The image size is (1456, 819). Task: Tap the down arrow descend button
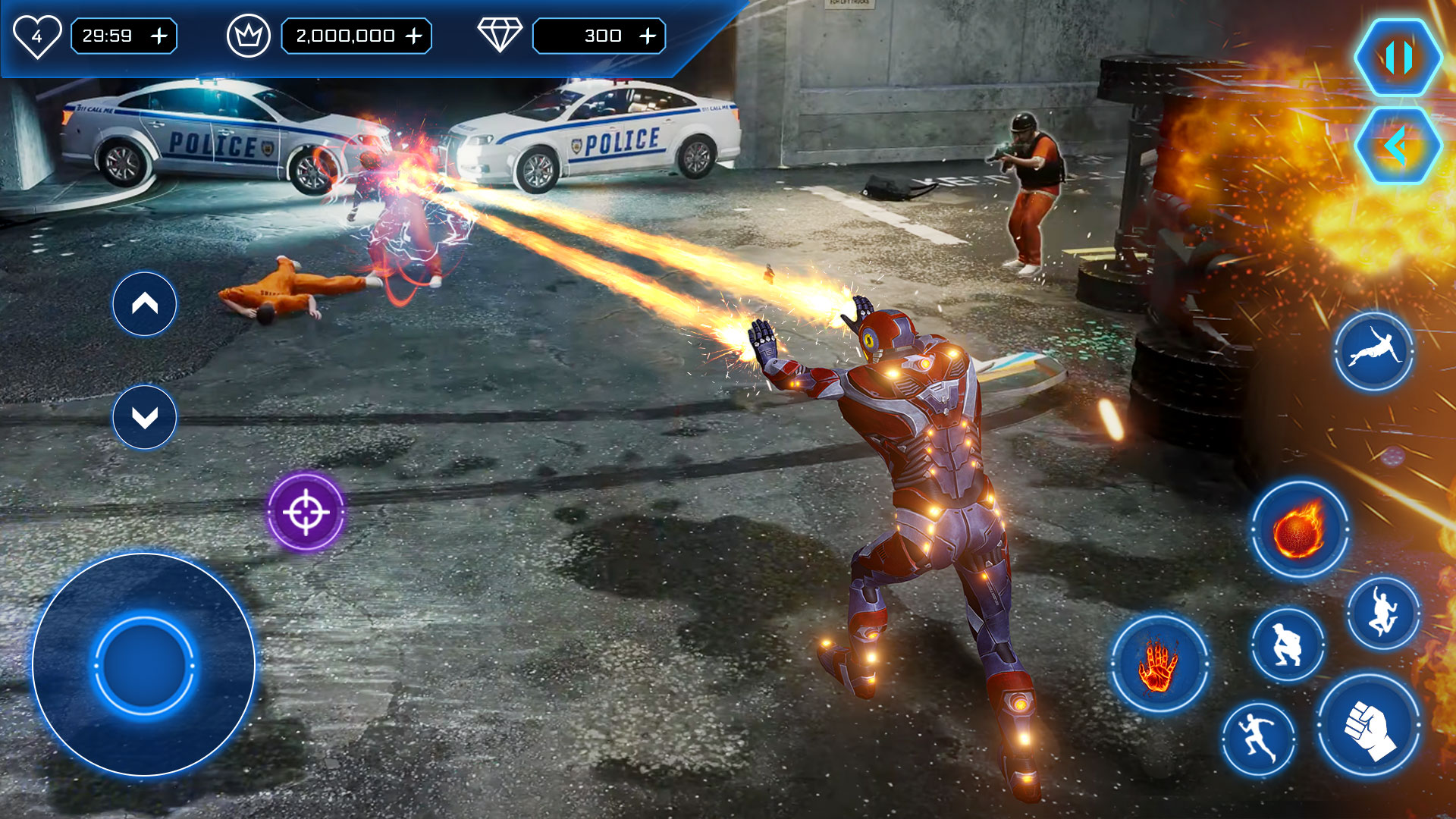tap(145, 417)
